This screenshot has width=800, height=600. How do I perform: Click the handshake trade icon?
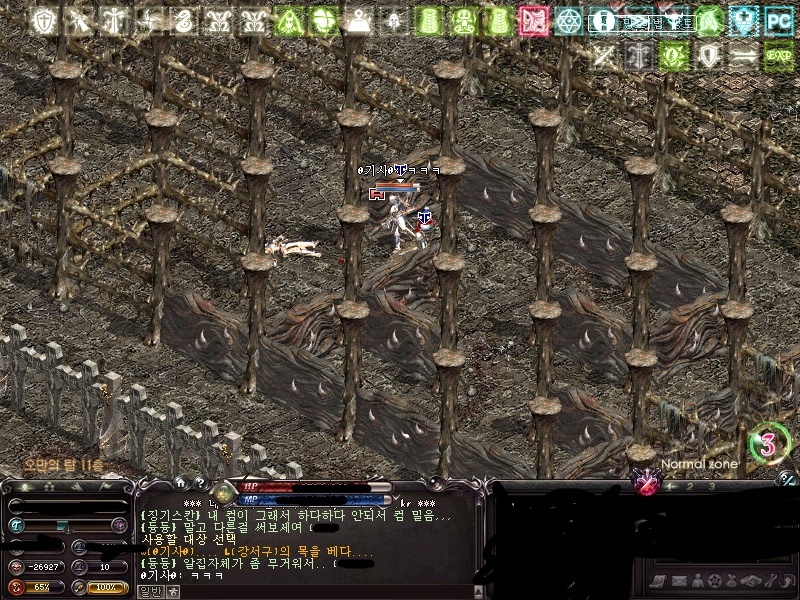pyautogui.click(x=750, y=581)
